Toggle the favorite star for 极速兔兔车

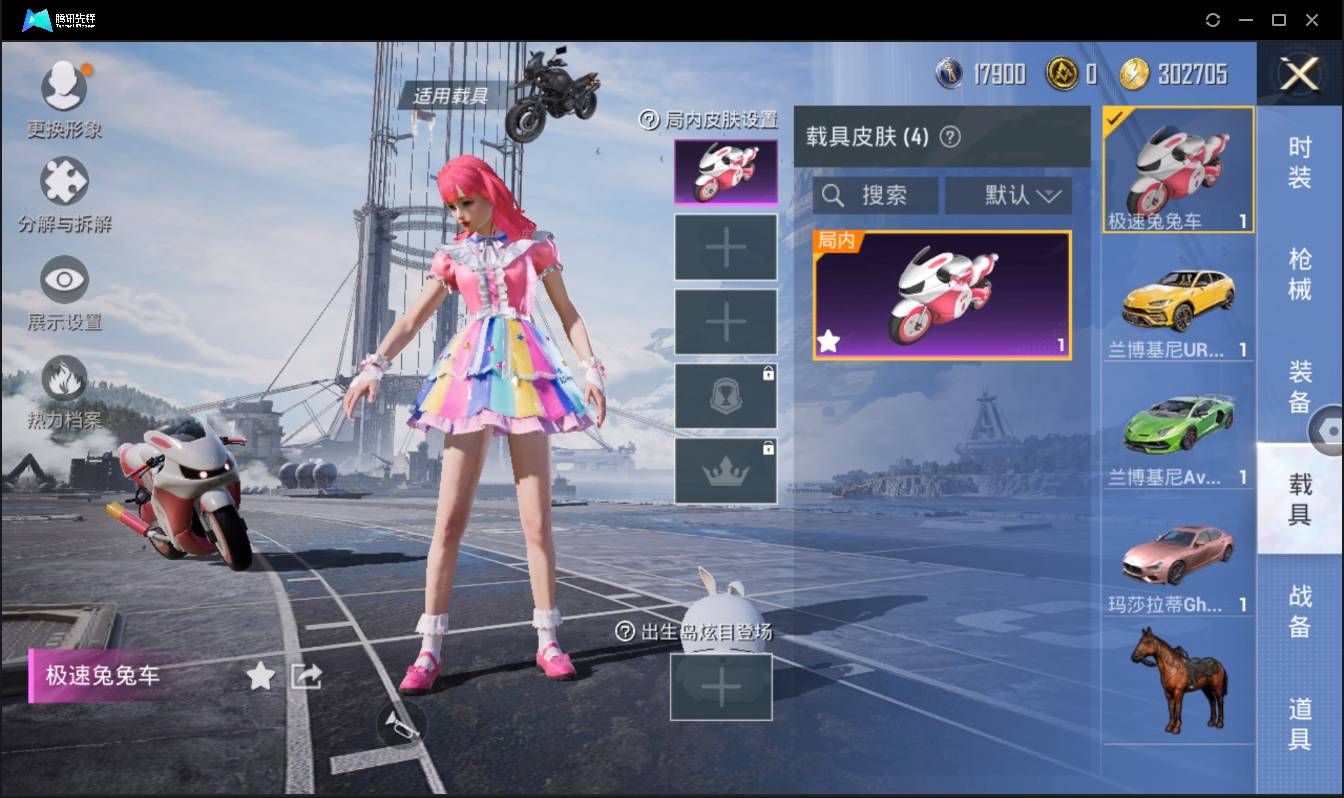click(x=260, y=676)
